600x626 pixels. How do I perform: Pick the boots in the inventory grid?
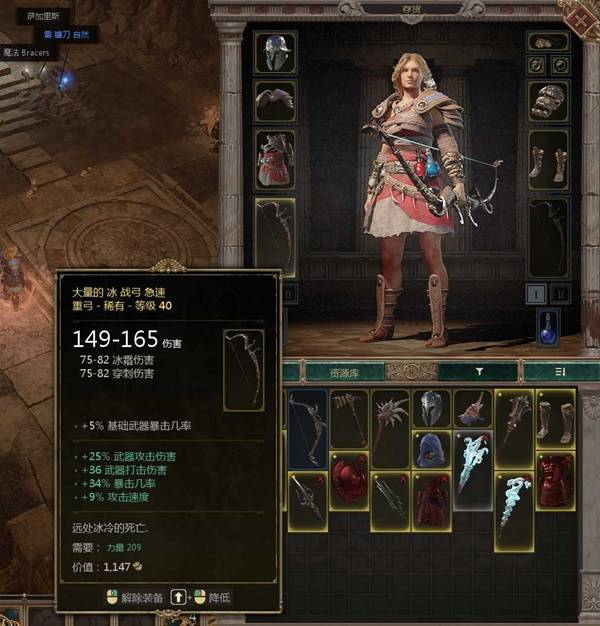tap(555, 420)
